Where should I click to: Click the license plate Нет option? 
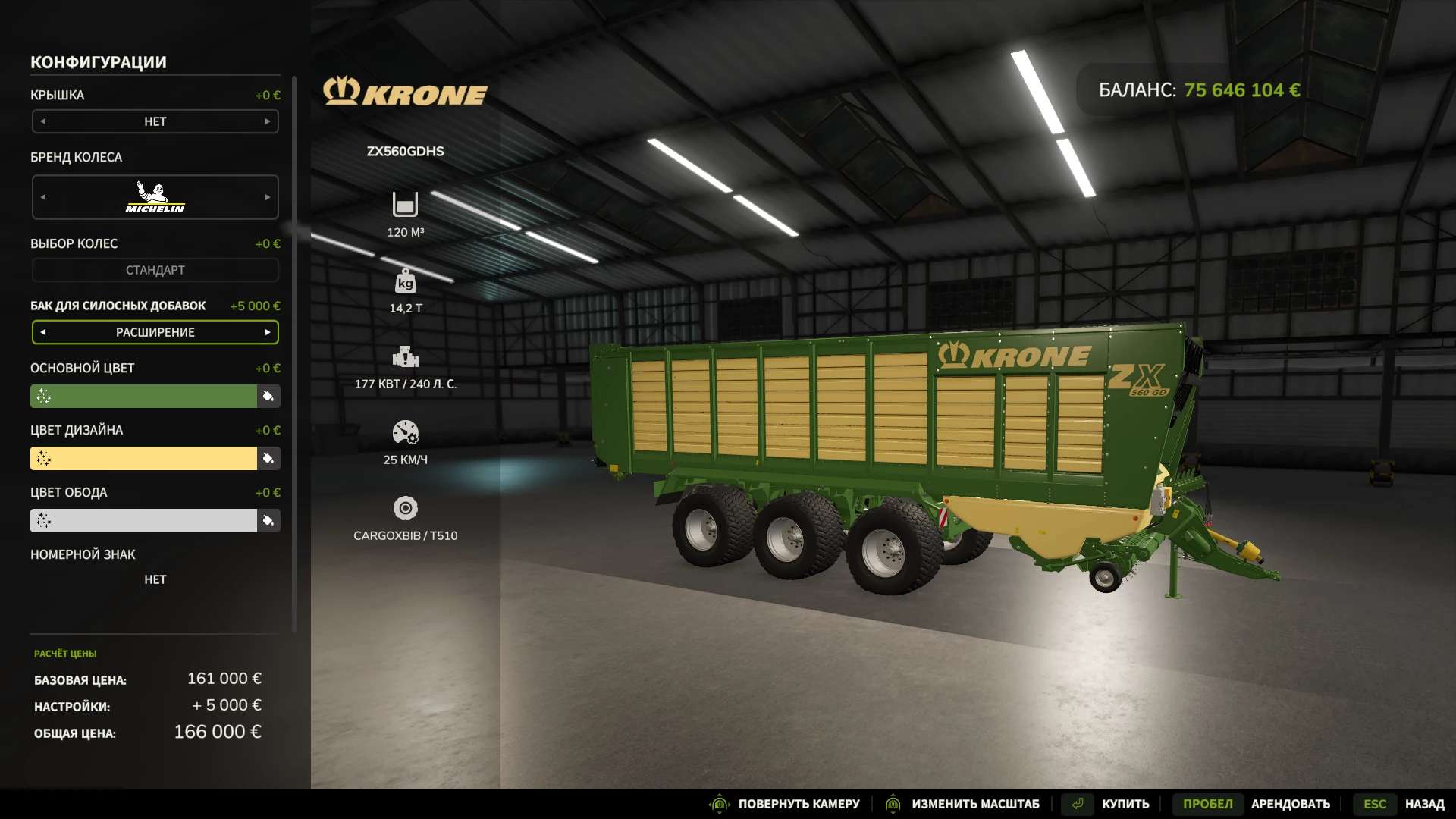tap(155, 579)
